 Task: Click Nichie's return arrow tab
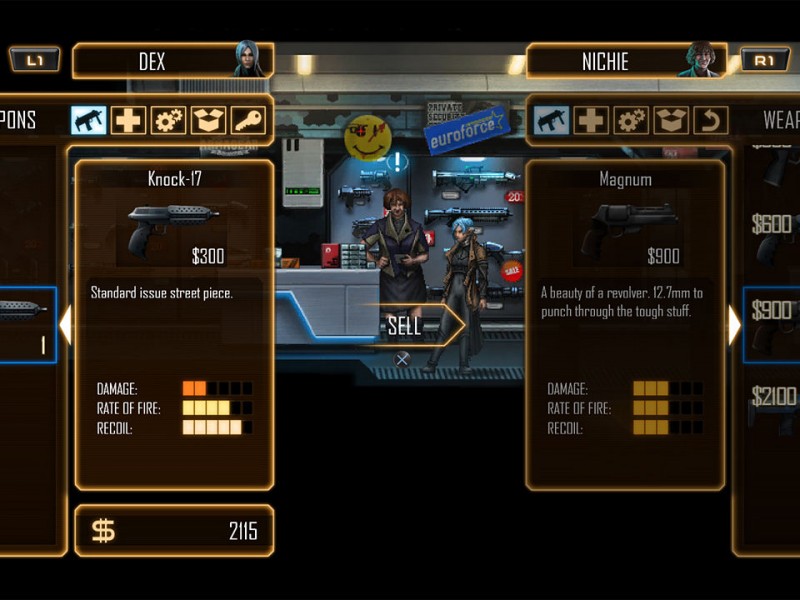[710, 120]
